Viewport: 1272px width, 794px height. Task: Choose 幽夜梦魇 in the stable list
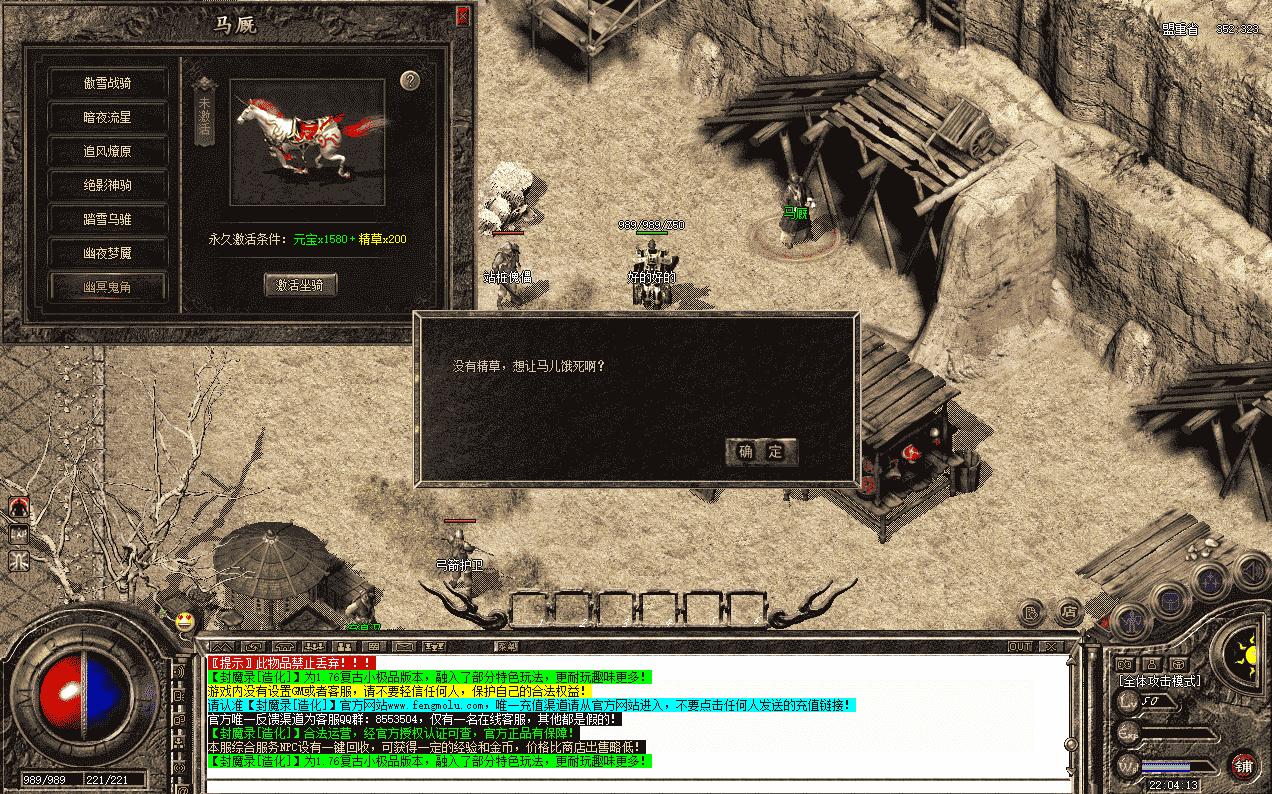[x=107, y=253]
